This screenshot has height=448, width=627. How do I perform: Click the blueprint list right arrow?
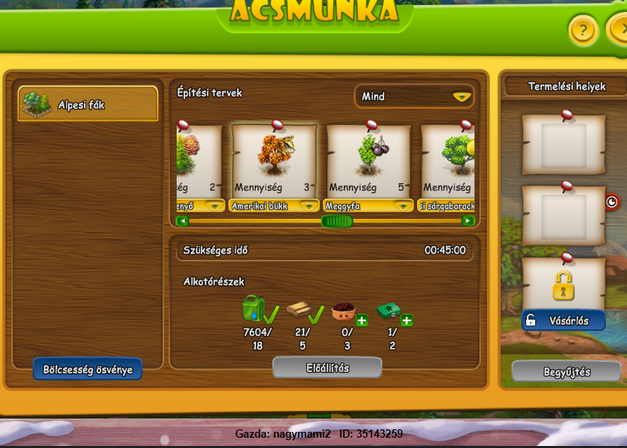point(467,221)
